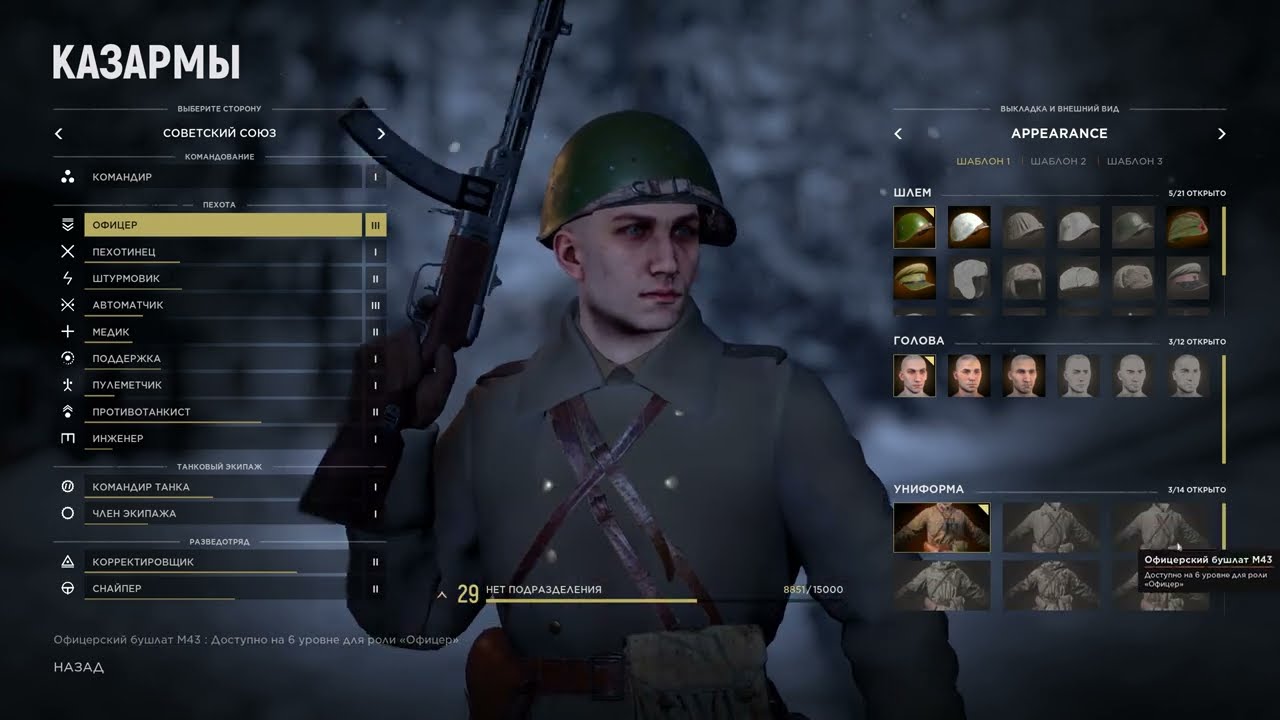
Task: Select the Командир role
Action: coord(220,177)
